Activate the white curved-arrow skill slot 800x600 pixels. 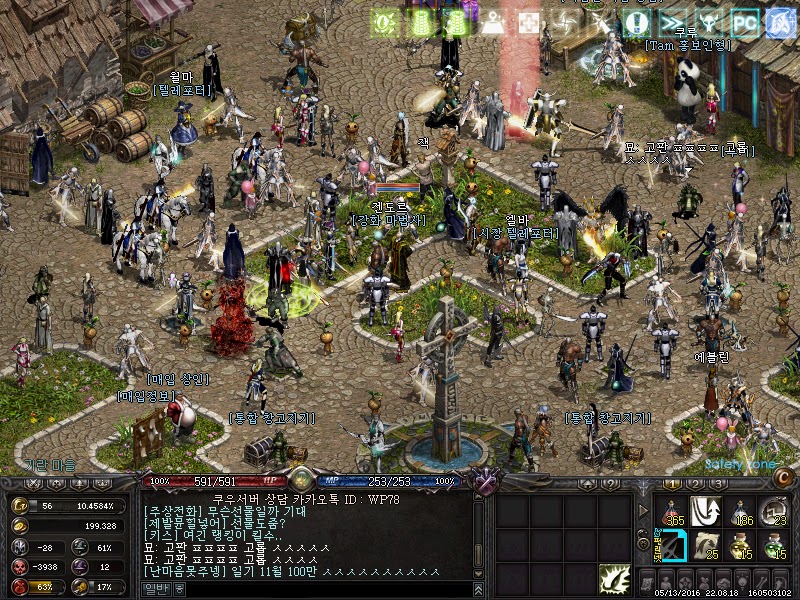[706, 511]
